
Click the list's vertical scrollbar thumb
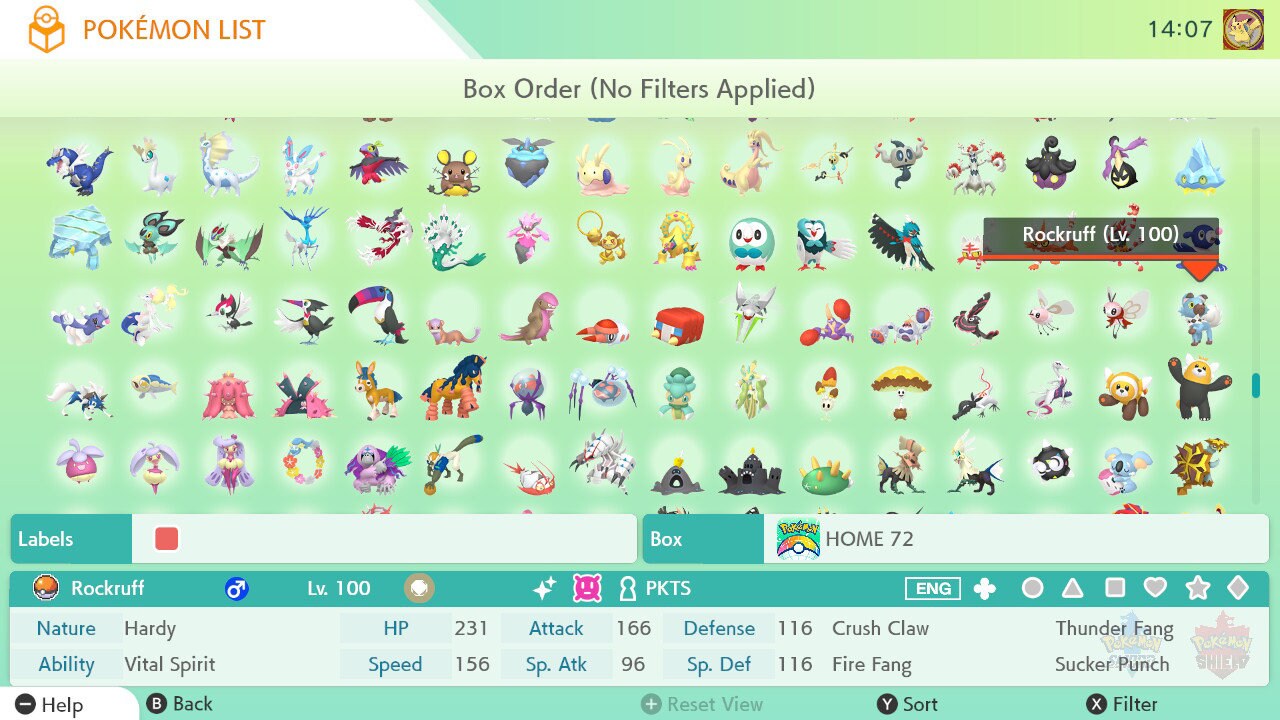tap(1256, 386)
